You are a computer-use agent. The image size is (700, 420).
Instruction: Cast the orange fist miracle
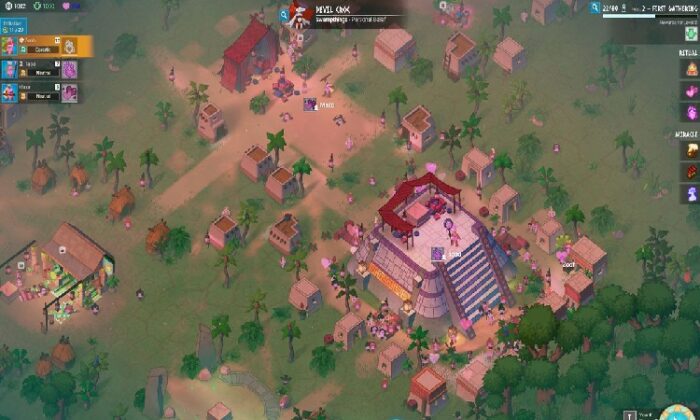(691, 149)
